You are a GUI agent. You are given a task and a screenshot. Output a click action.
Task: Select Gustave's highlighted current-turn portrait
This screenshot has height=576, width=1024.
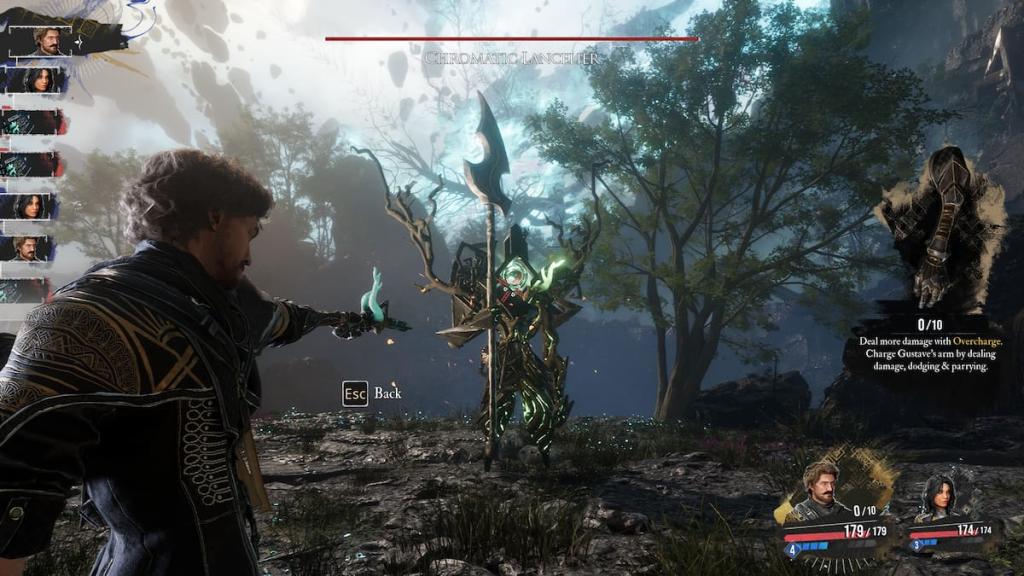[47, 40]
